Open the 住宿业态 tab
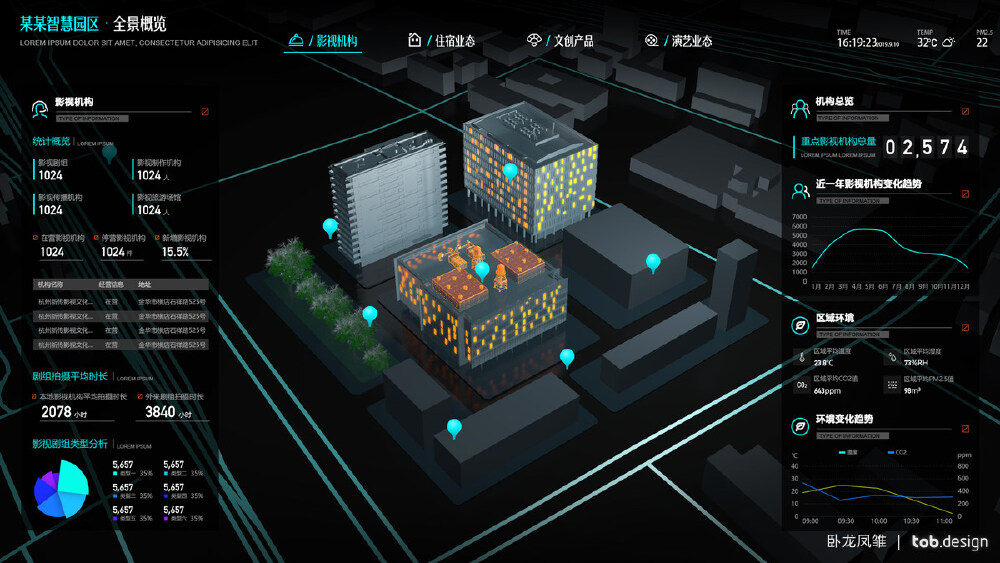The height and width of the screenshot is (563, 1000). (x=442, y=41)
